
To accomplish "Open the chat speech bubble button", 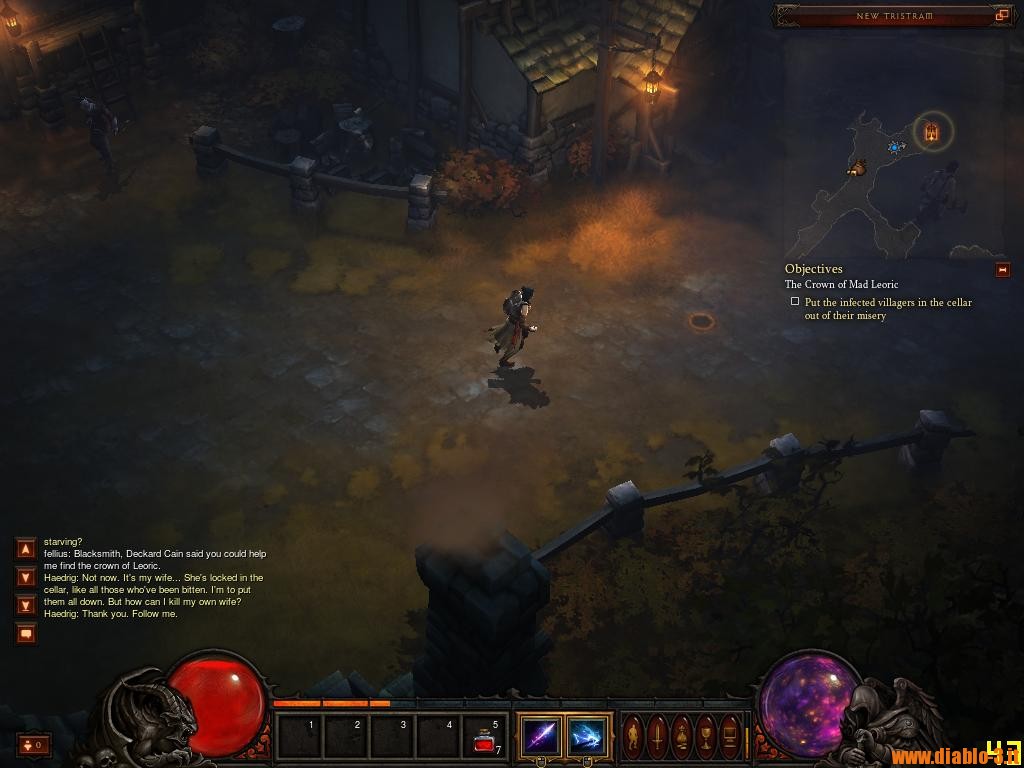I will (26, 633).
